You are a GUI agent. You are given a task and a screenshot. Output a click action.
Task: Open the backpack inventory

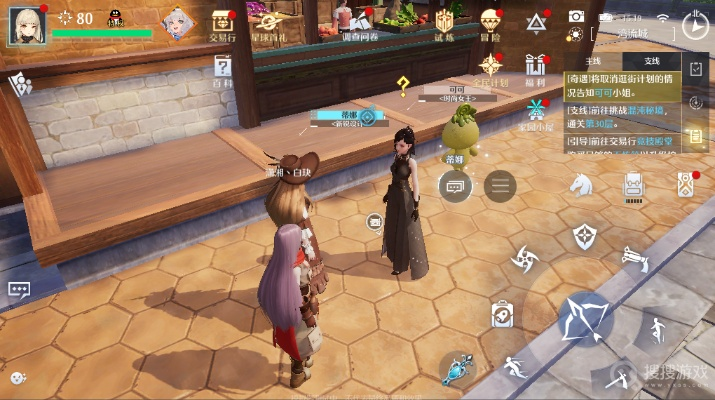pos(632,185)
